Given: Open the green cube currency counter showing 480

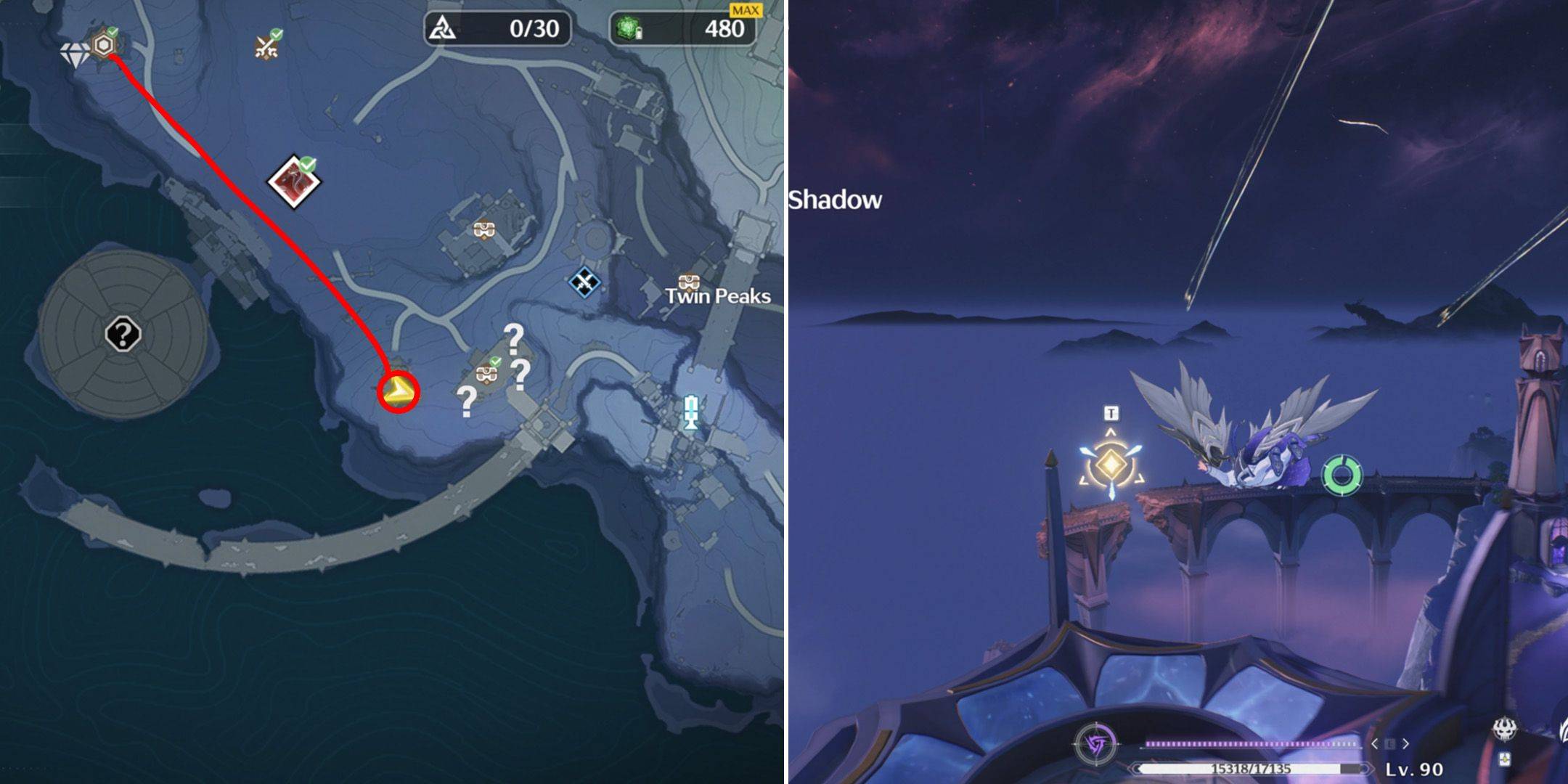Looking at the screenshot, I should point(682,29).
